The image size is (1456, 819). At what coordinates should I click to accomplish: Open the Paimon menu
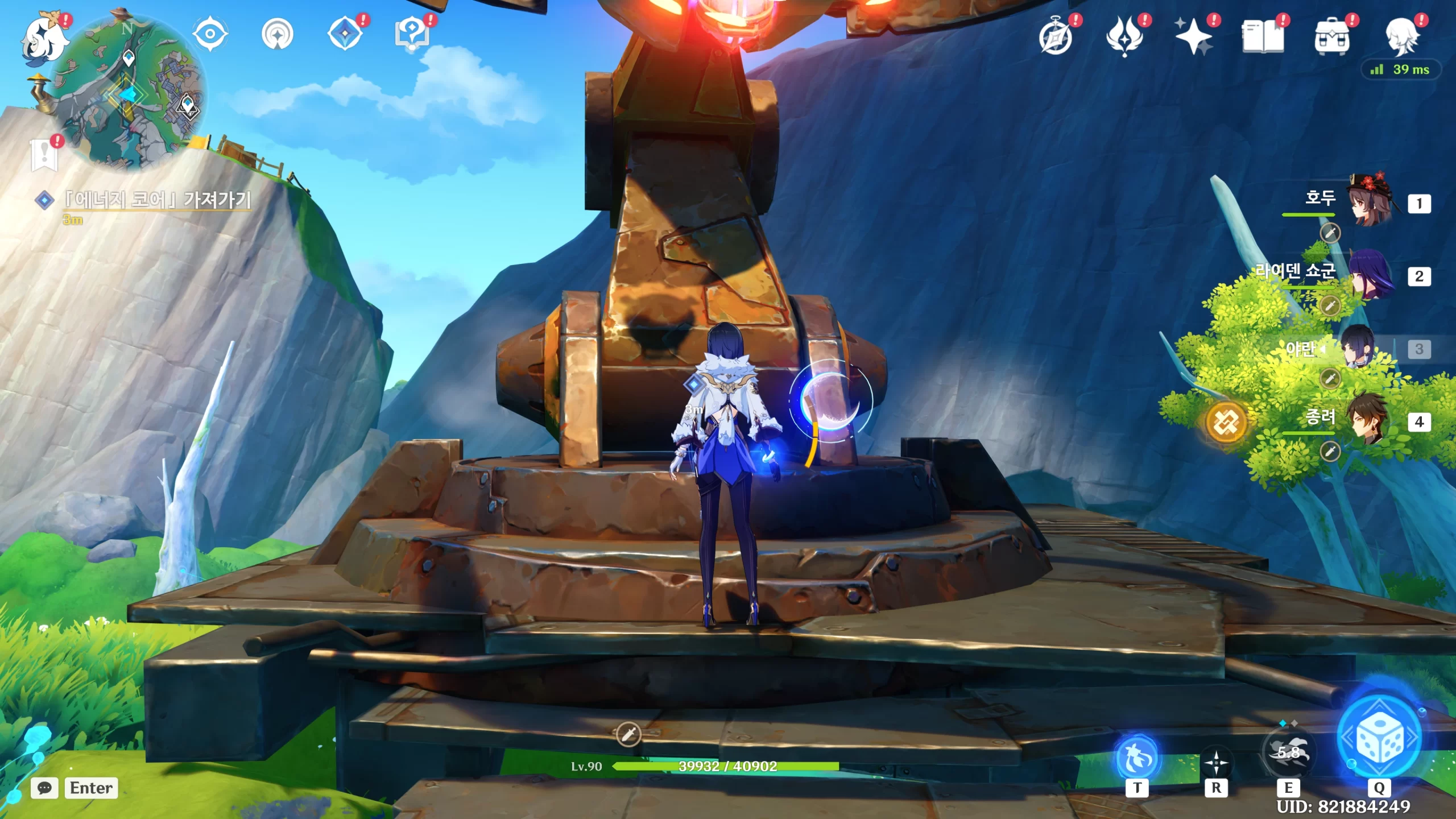pyautogui.click(x=44, y=38)
